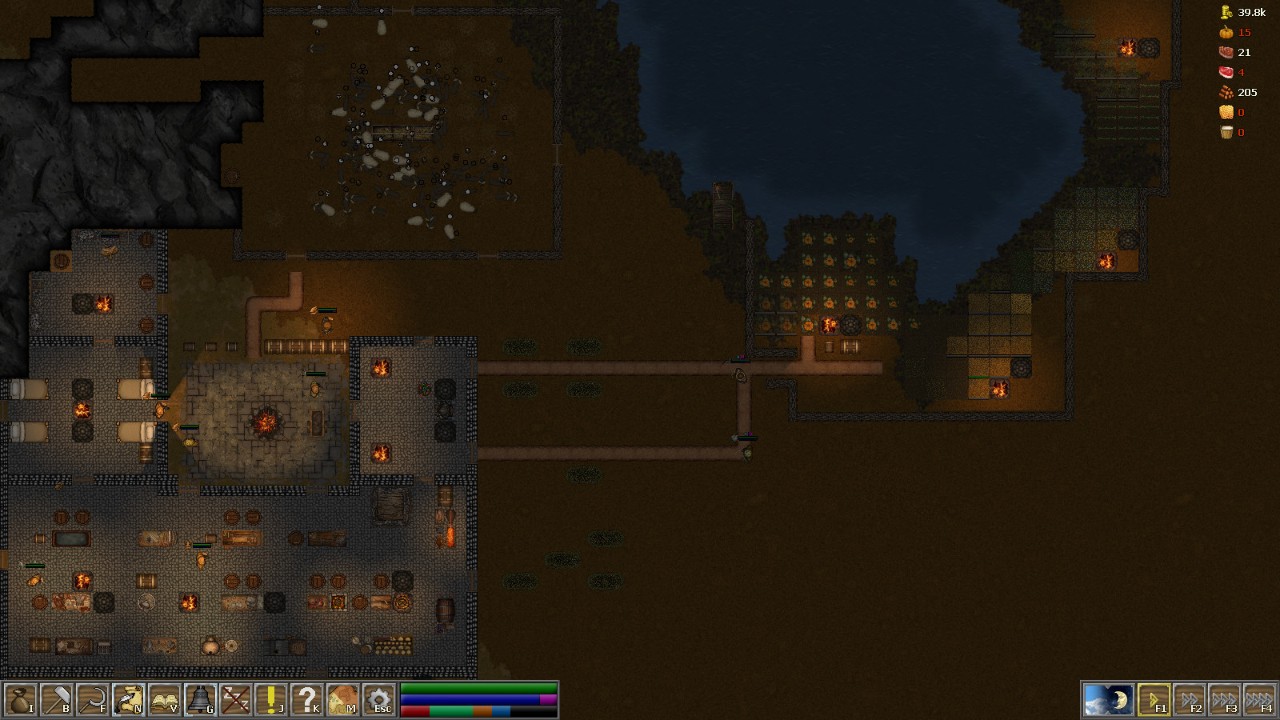Open the sack inventory button
1280x720 pixels.
coord(20,699)
